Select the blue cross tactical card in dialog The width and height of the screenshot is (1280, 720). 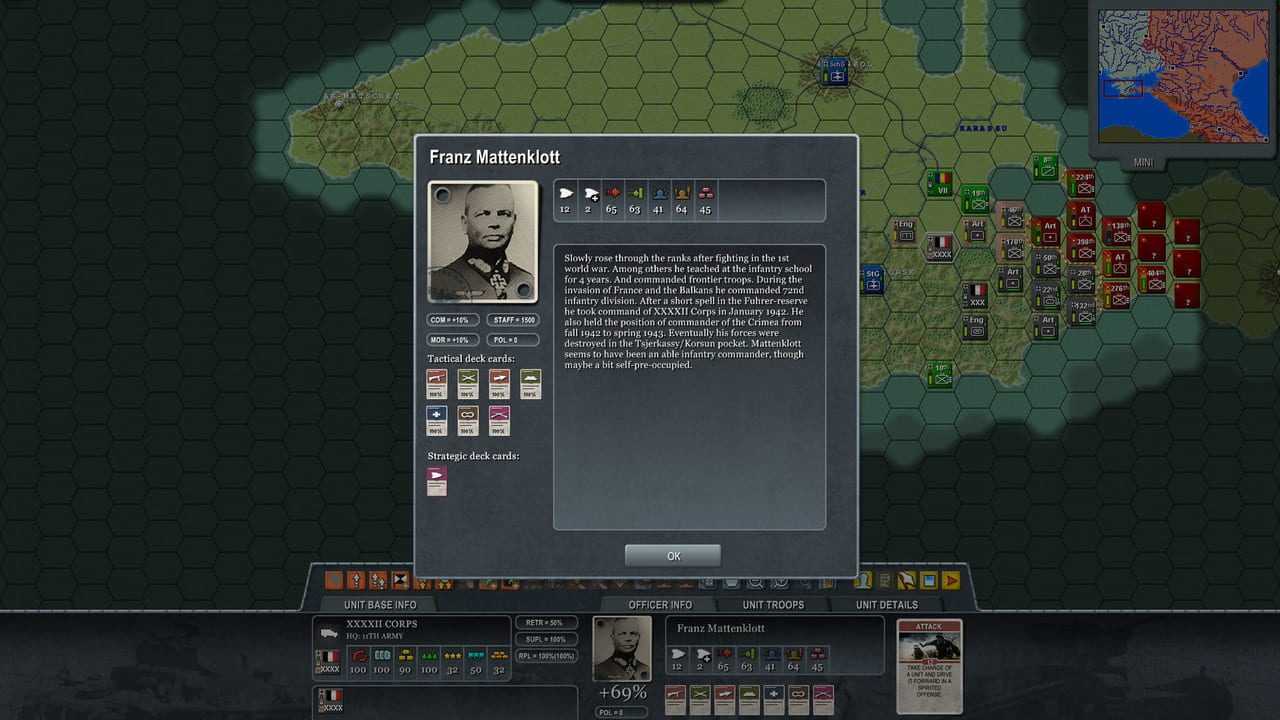(x=435, y=420)
